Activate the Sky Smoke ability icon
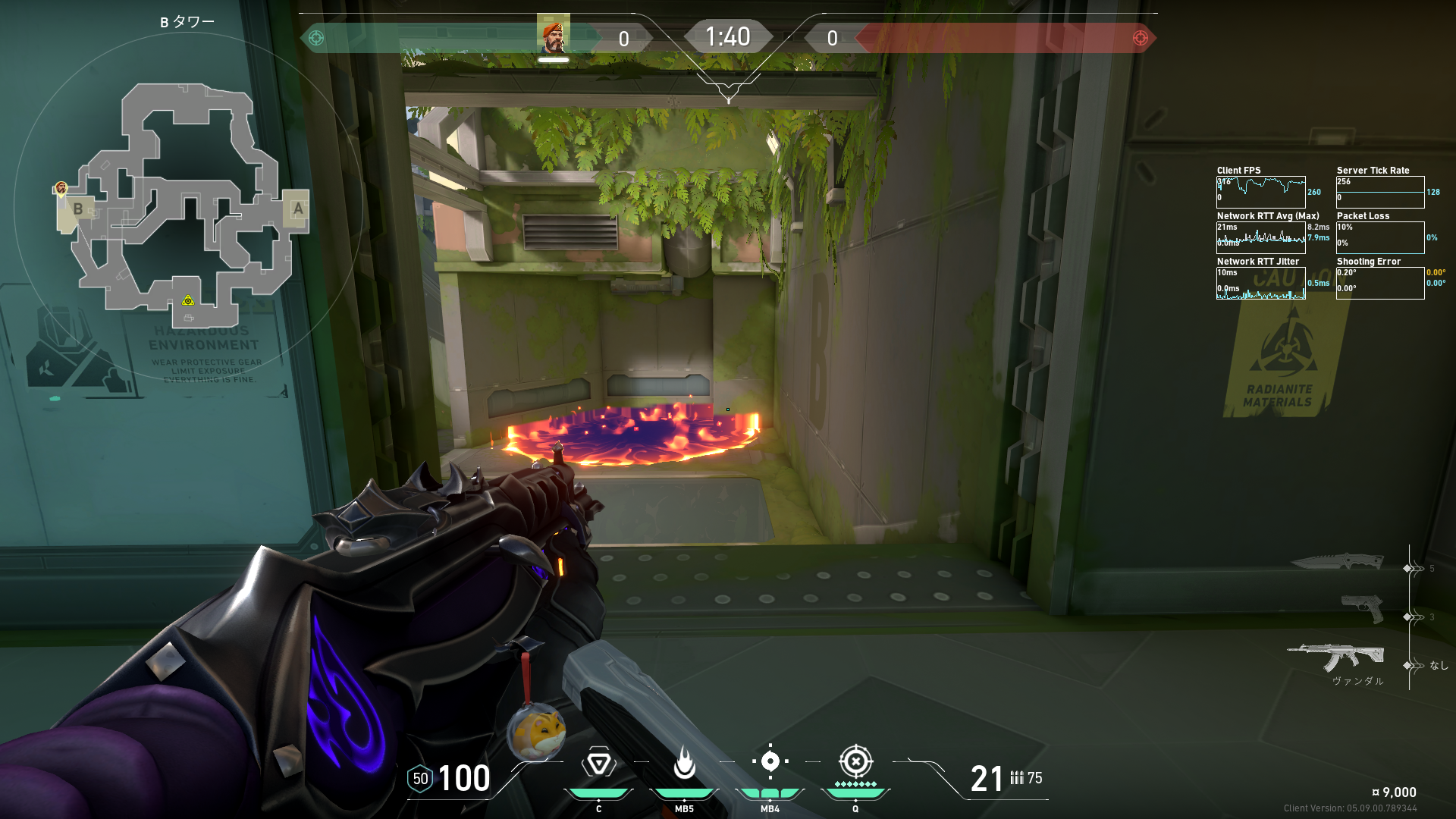This screenshot has width=1456, height=819. pos(770,761)
